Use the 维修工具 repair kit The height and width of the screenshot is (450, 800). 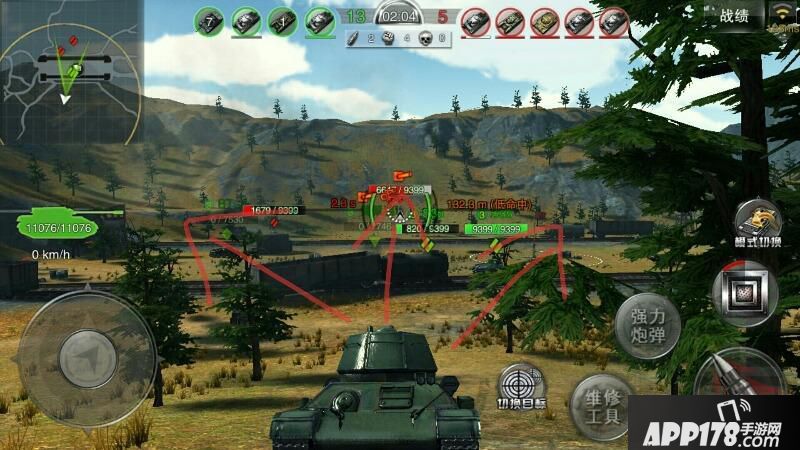click(603, 405)
